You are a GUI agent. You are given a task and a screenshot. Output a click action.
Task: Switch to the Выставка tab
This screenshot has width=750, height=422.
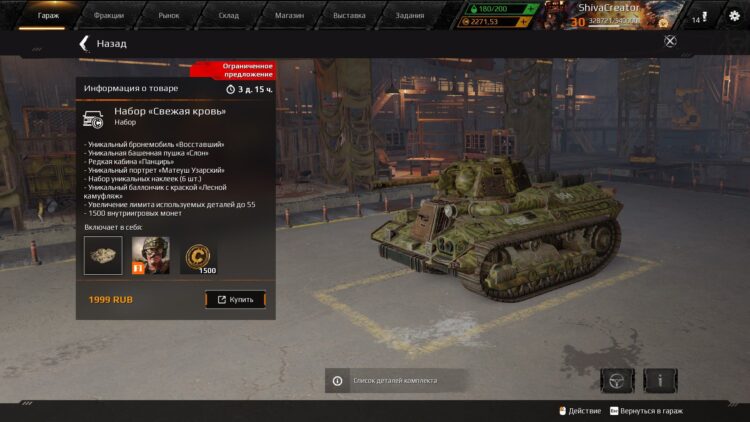(x=349, y=15)
